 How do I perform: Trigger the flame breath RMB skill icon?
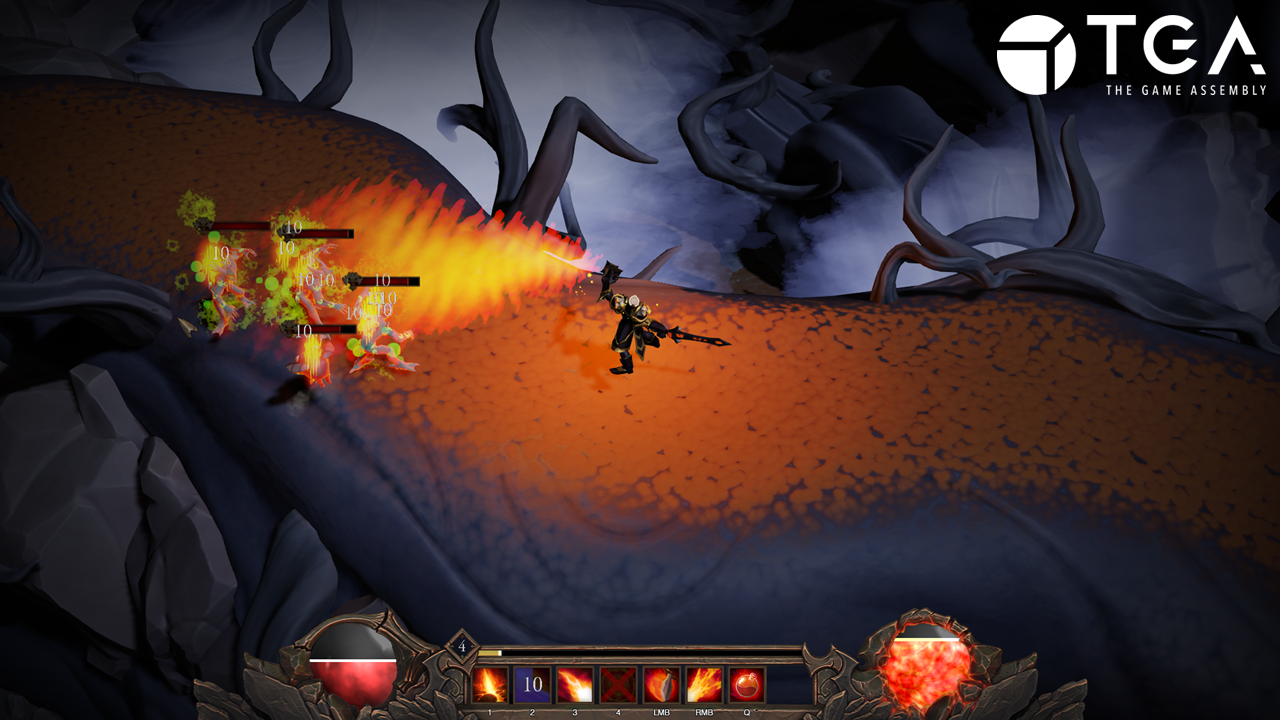[704, 685]
